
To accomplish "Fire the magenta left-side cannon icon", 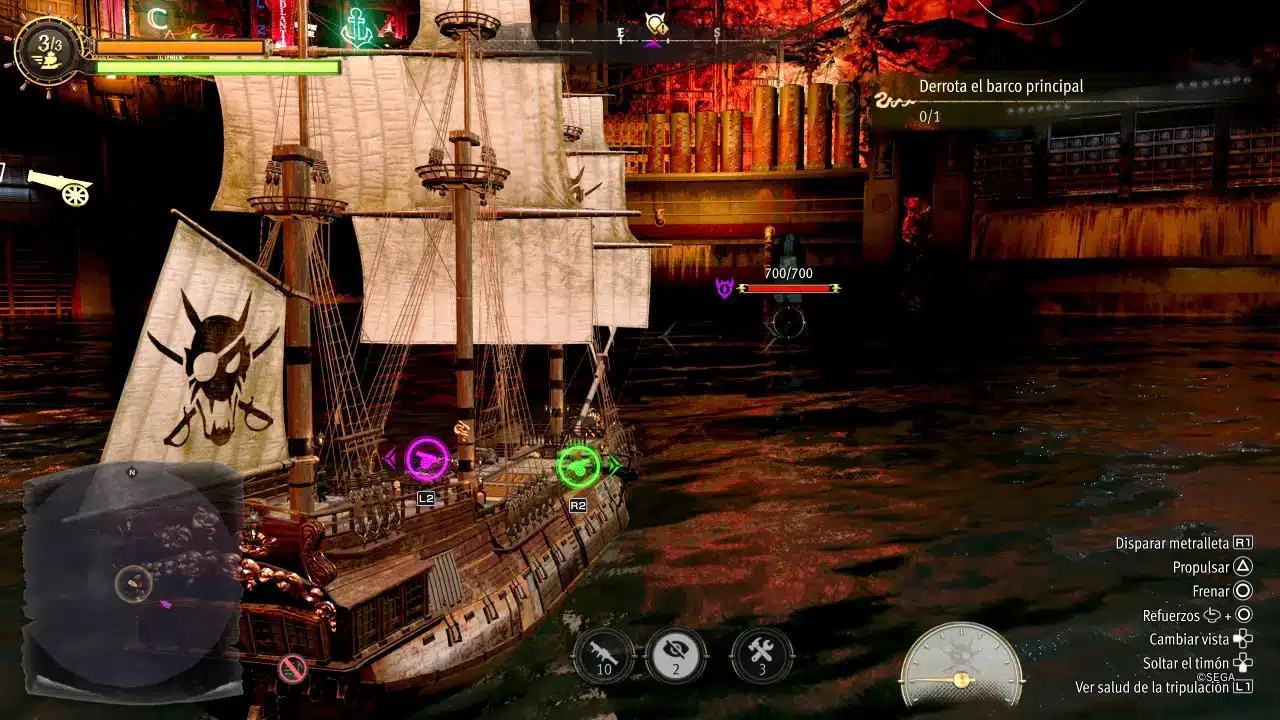I will click(x=427, y=459).
